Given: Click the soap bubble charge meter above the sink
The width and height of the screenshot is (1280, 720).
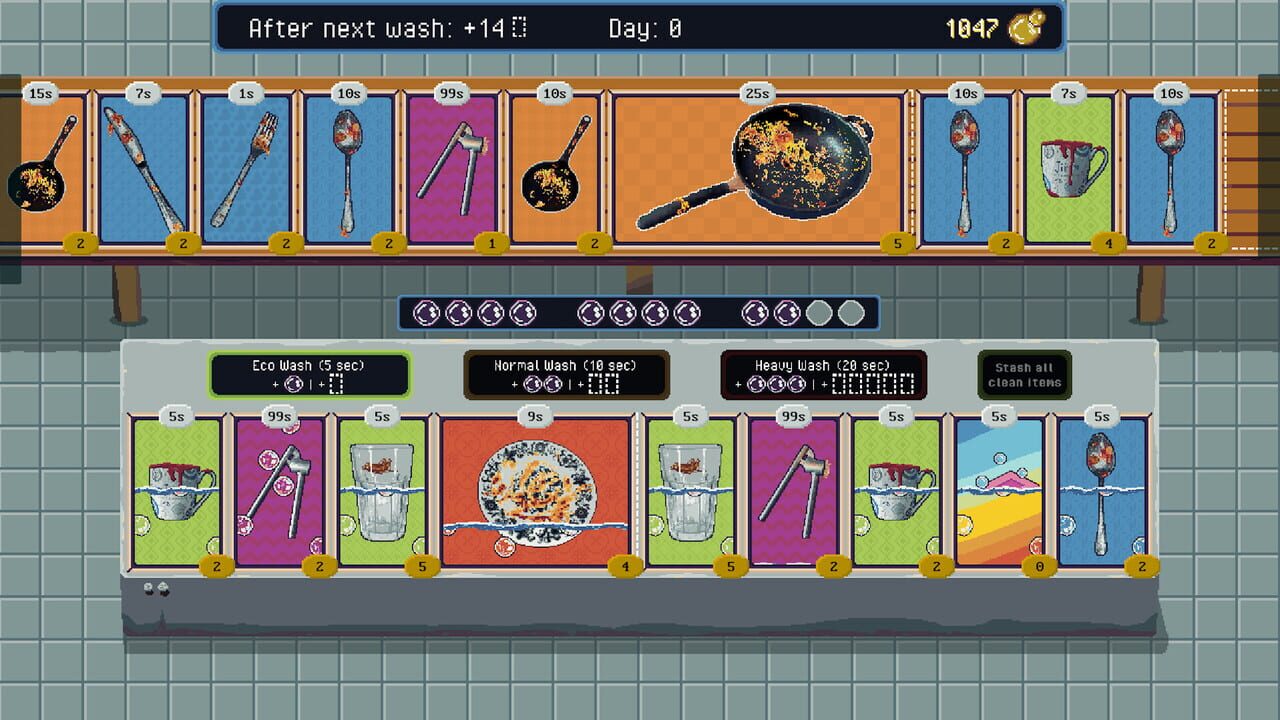Looking at the screenshot, I should [x=637, y=312].
